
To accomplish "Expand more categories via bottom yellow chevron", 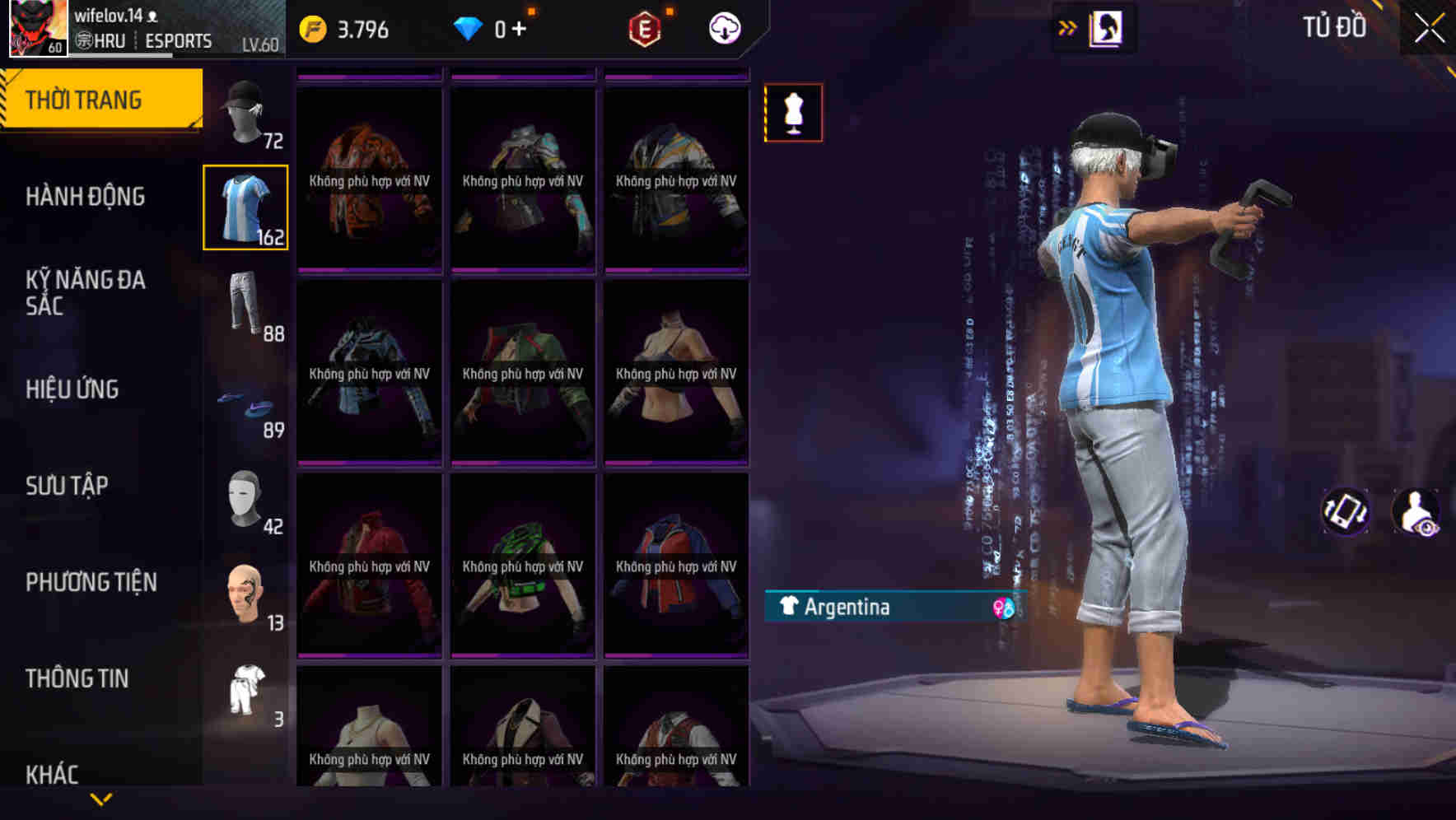I will [x=101, y=797].
